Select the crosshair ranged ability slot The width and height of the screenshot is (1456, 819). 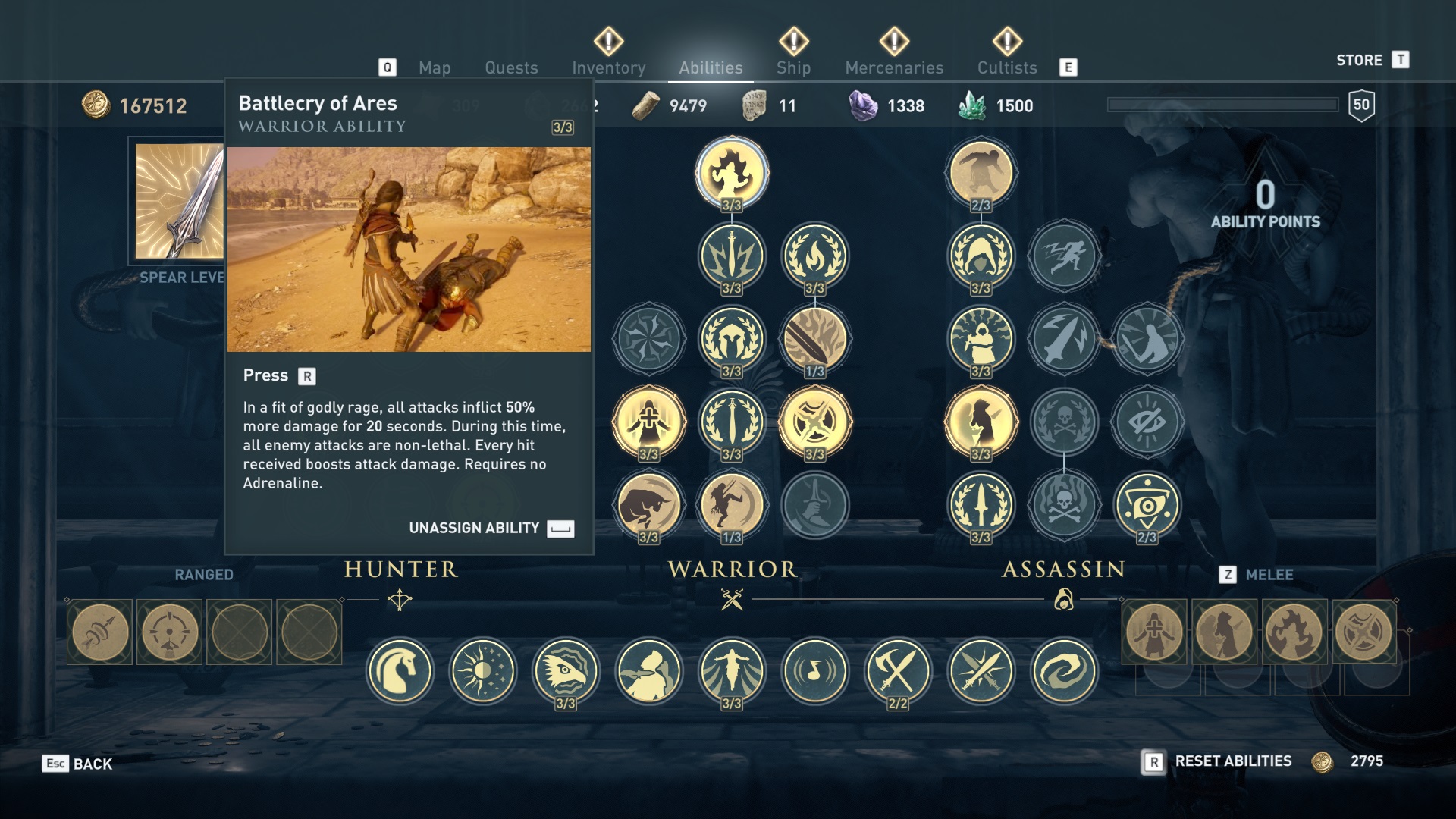pos(169,632)
